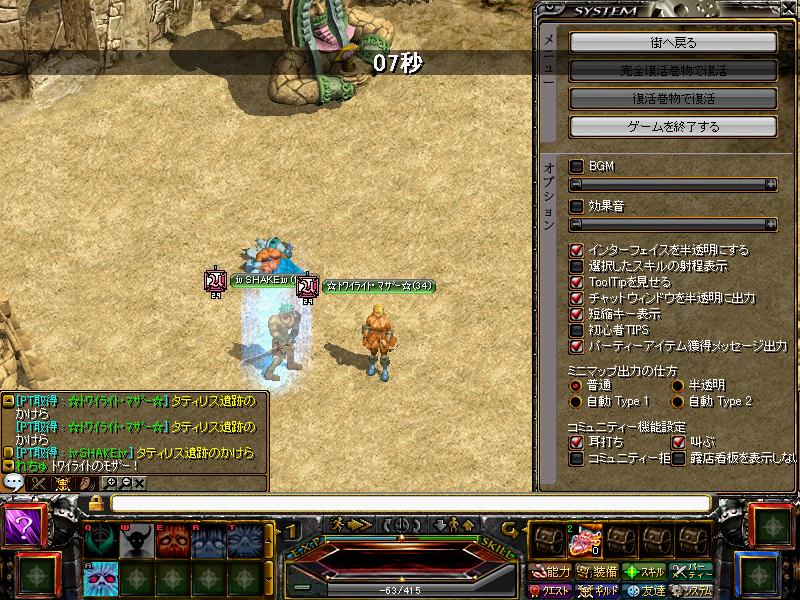Adjust the BGM volume slider
Viewport: 800px width, 600px height.
click(x=673, y=185)
